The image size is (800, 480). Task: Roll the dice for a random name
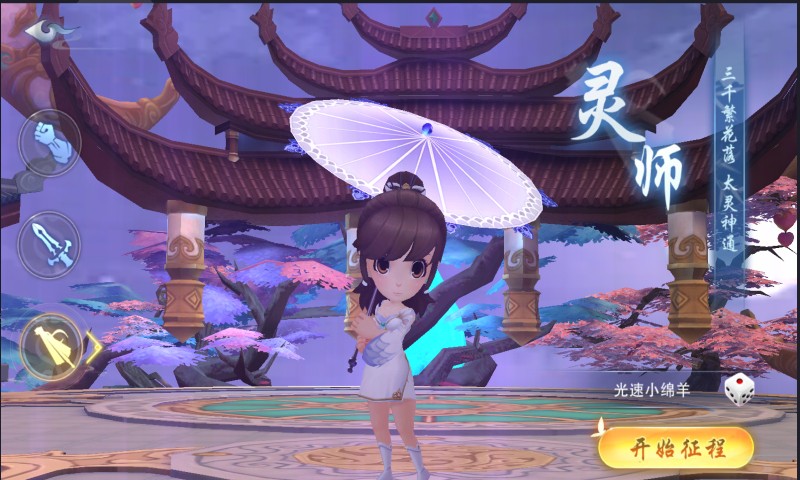tap(739, 389)
